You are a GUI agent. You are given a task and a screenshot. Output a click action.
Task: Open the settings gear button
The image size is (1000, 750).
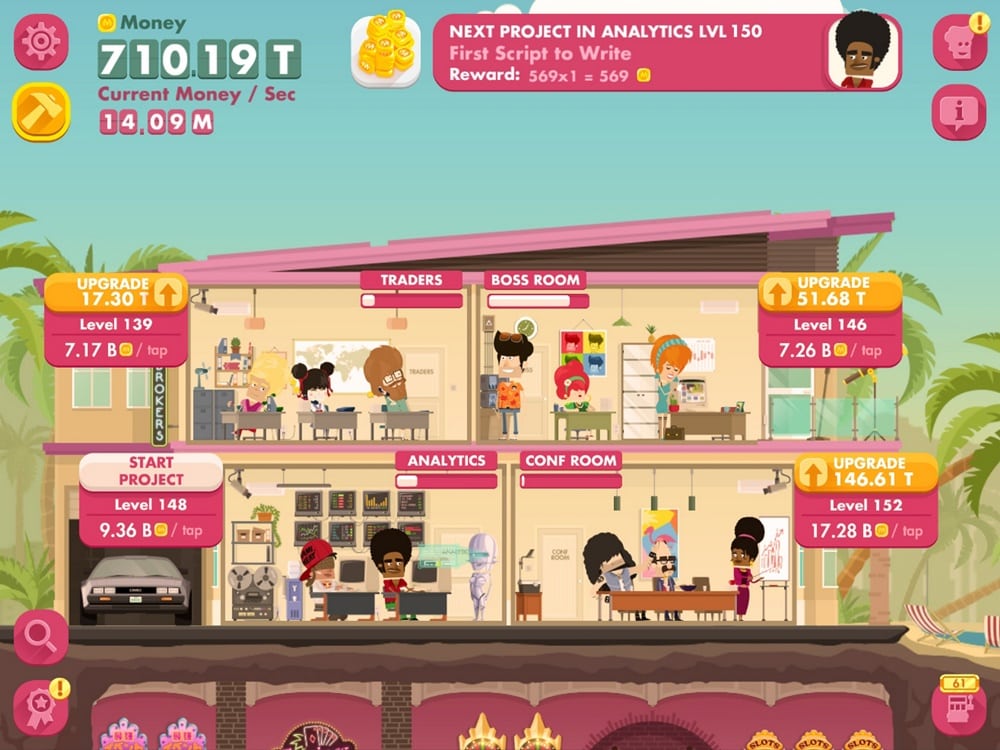(41, 42)
